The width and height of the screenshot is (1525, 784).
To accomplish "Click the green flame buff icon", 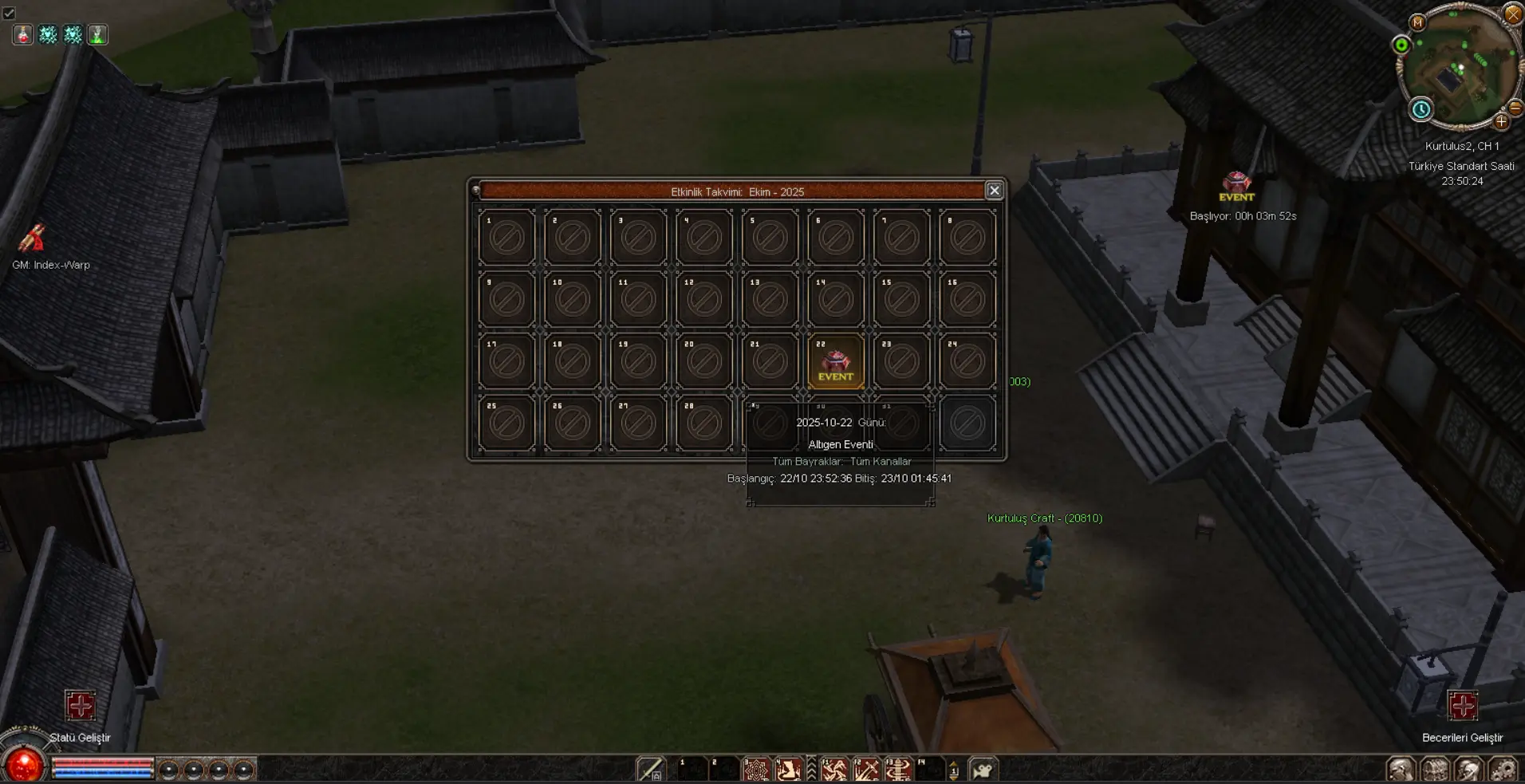I will point(97,35).
